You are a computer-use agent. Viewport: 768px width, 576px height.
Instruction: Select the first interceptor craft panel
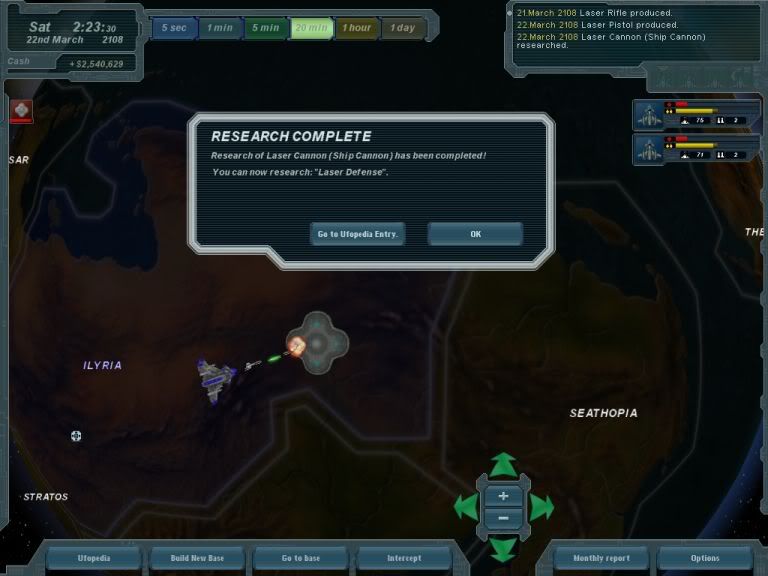coord(697,115)
